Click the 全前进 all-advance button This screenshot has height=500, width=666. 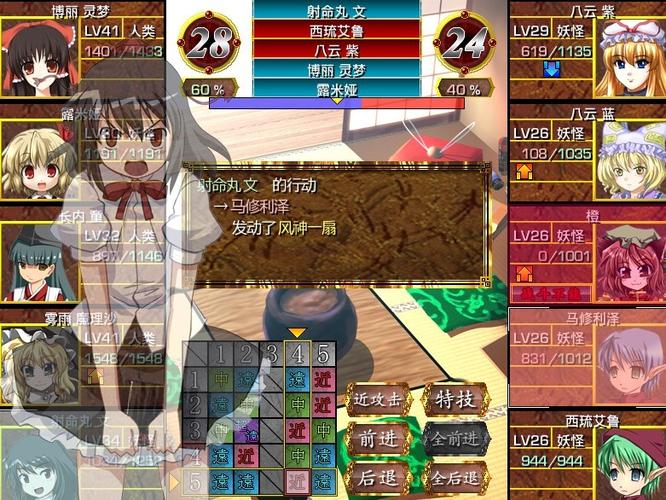click(x=455, y=438)
